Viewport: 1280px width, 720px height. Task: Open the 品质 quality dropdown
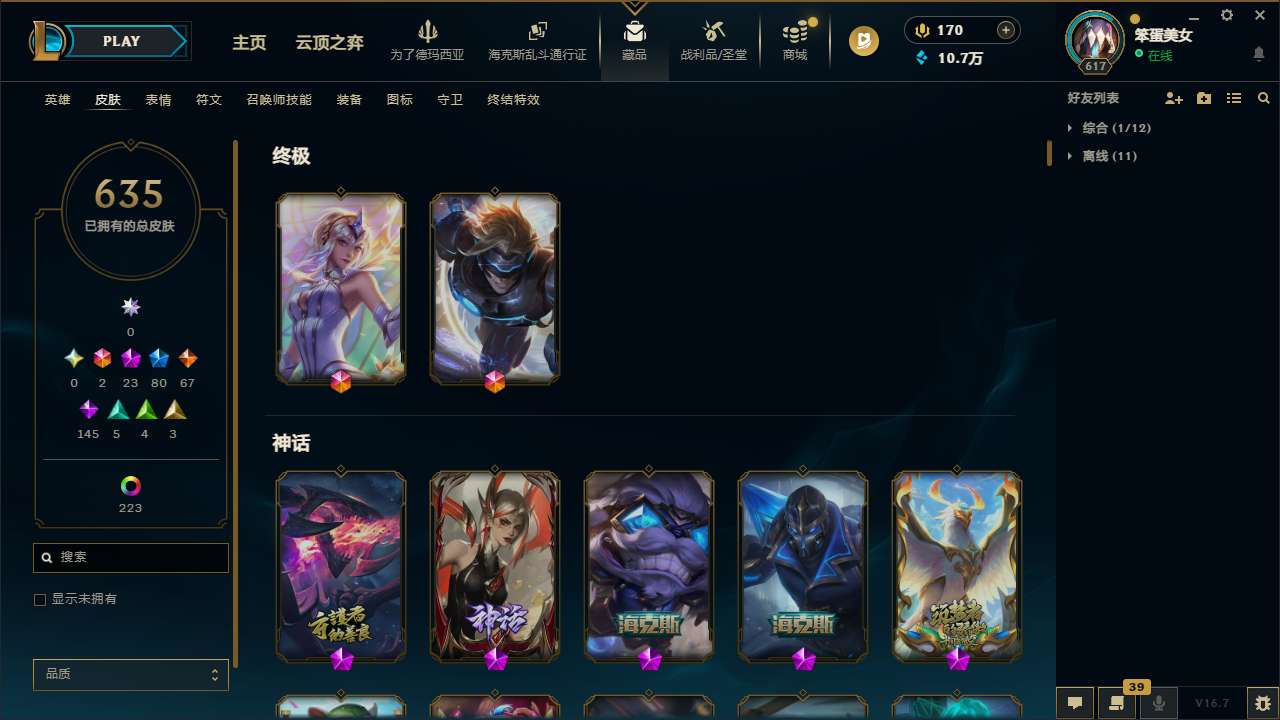130,674
